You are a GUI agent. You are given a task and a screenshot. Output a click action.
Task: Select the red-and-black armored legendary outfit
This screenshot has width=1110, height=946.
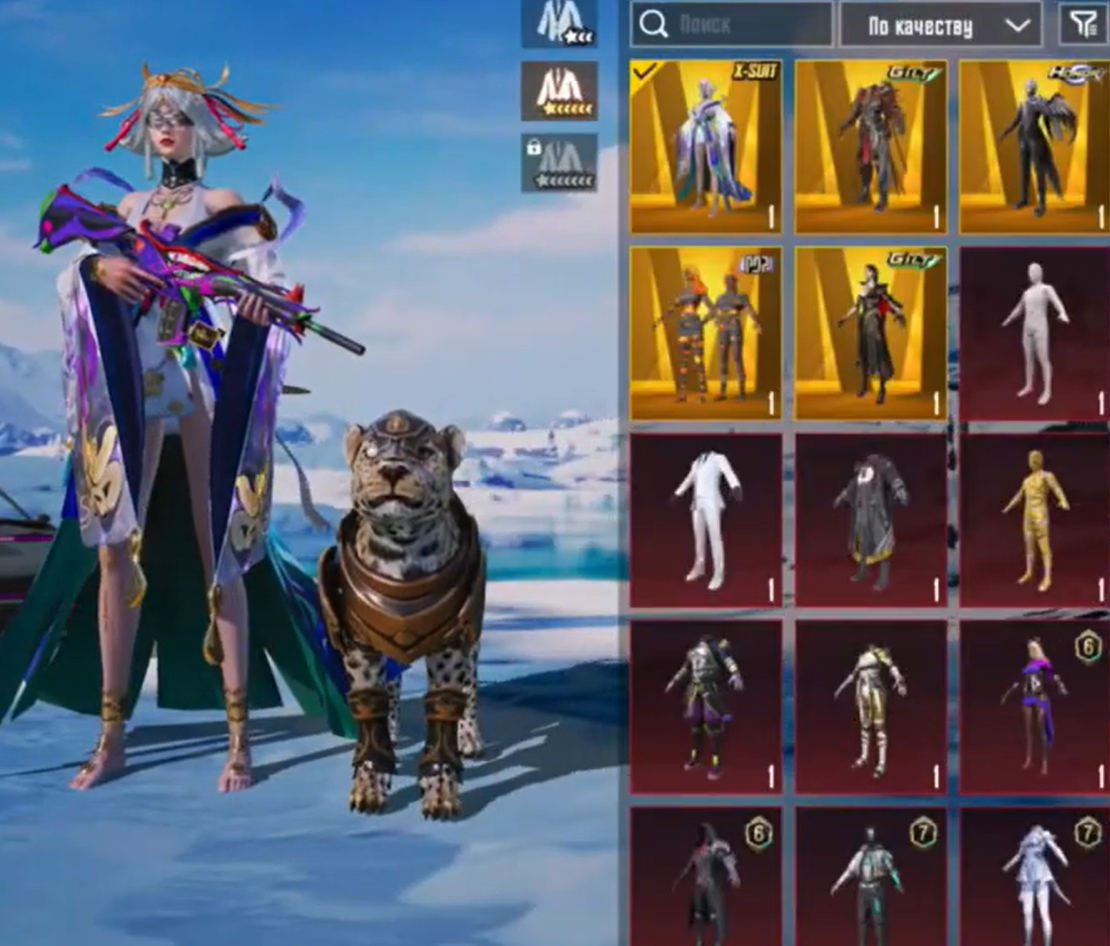pyautogui.click(x=870, y=147)
